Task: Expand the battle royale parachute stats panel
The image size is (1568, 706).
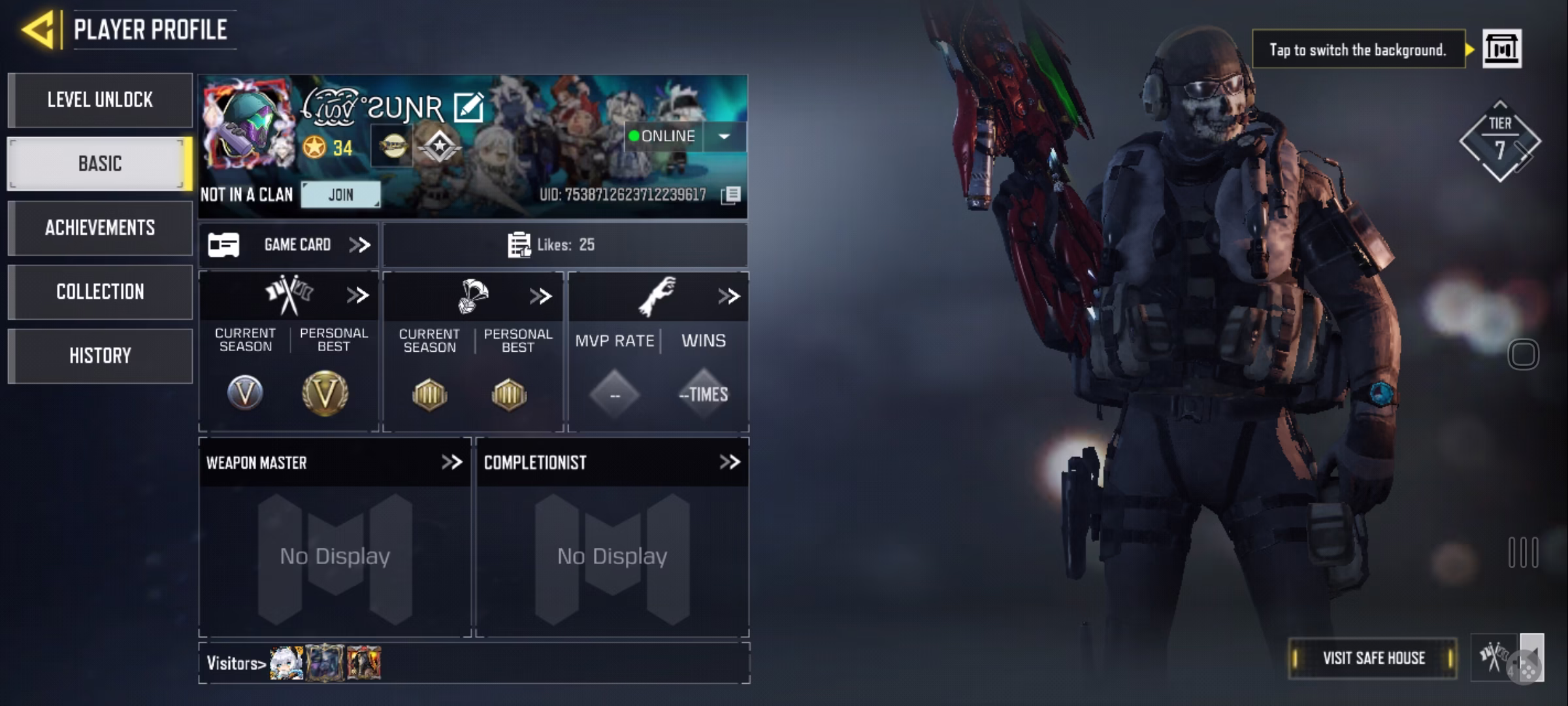Action: [540, 296]
